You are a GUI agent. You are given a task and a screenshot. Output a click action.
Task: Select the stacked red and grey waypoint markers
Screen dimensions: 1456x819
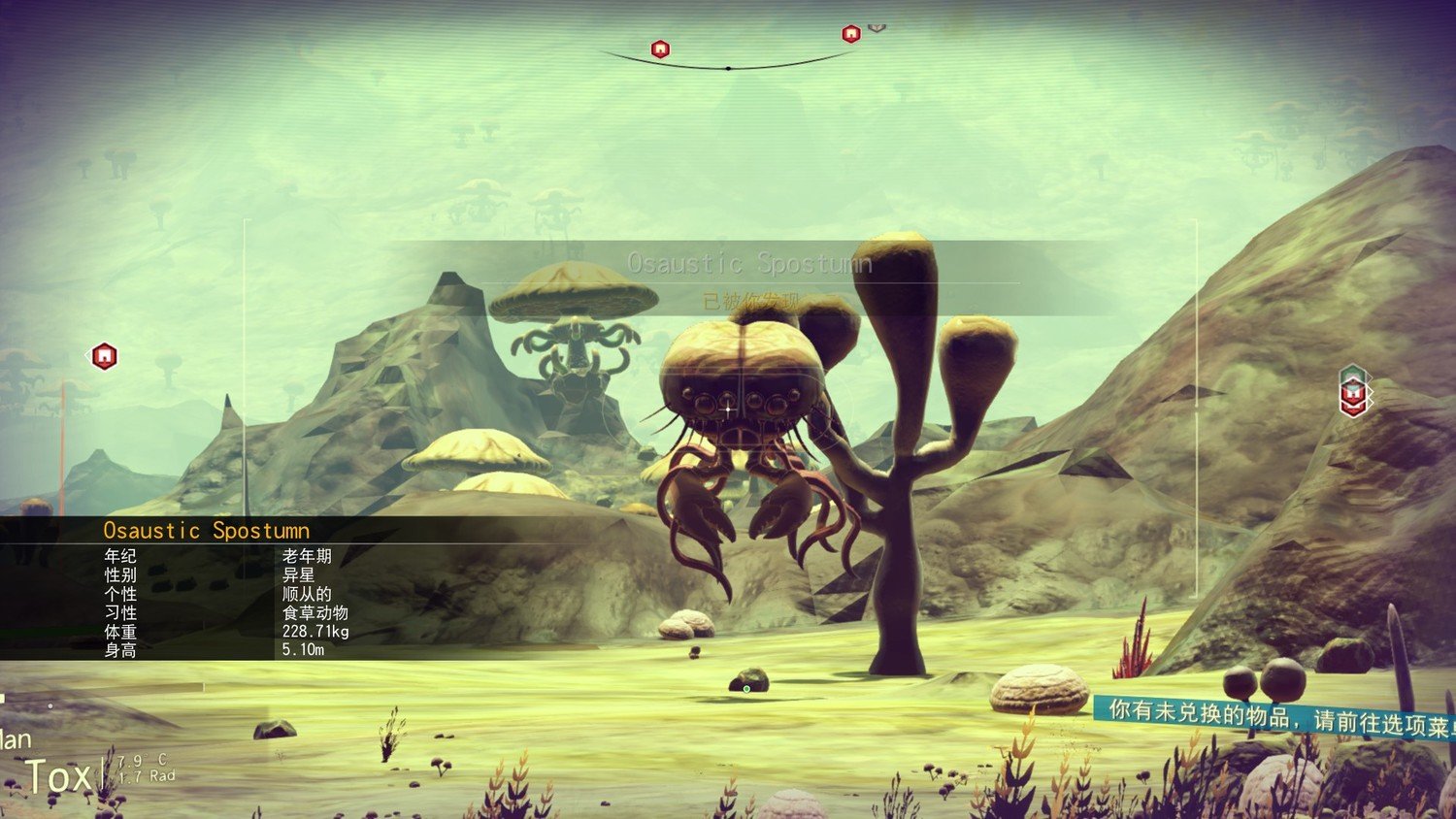click(1353, 391)
